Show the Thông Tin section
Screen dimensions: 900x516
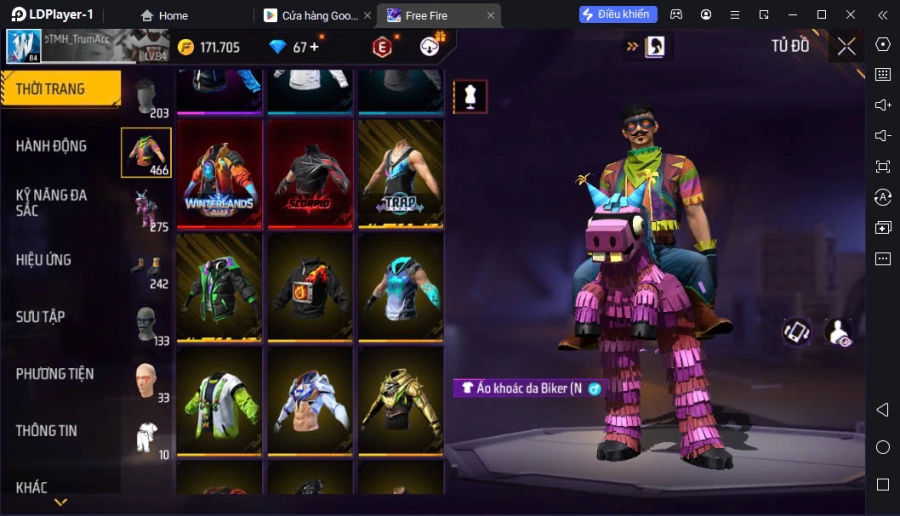pyautogui.click(x=47, y=431)
